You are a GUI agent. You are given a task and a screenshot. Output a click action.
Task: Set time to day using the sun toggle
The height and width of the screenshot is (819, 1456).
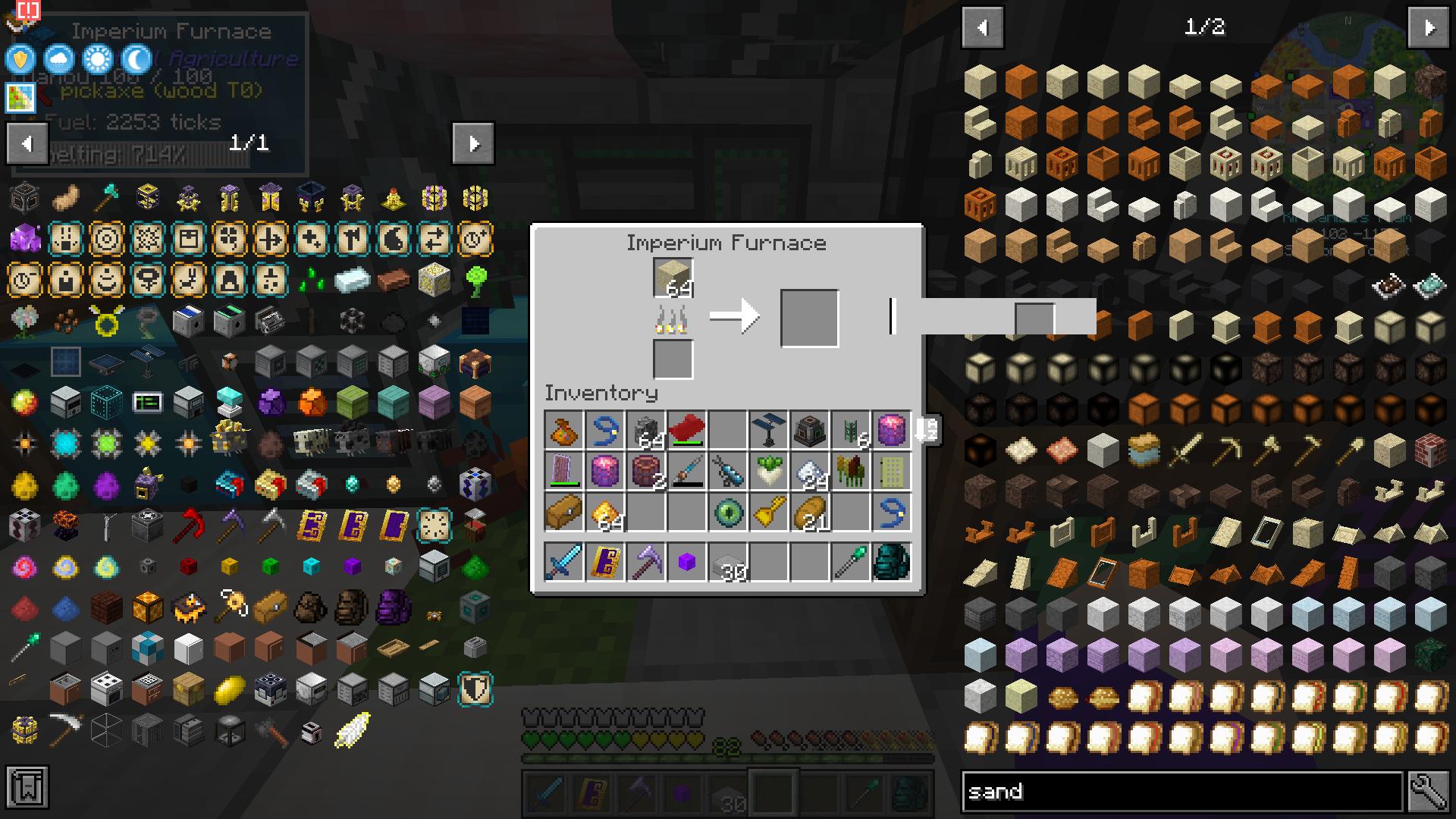(96, 59)
